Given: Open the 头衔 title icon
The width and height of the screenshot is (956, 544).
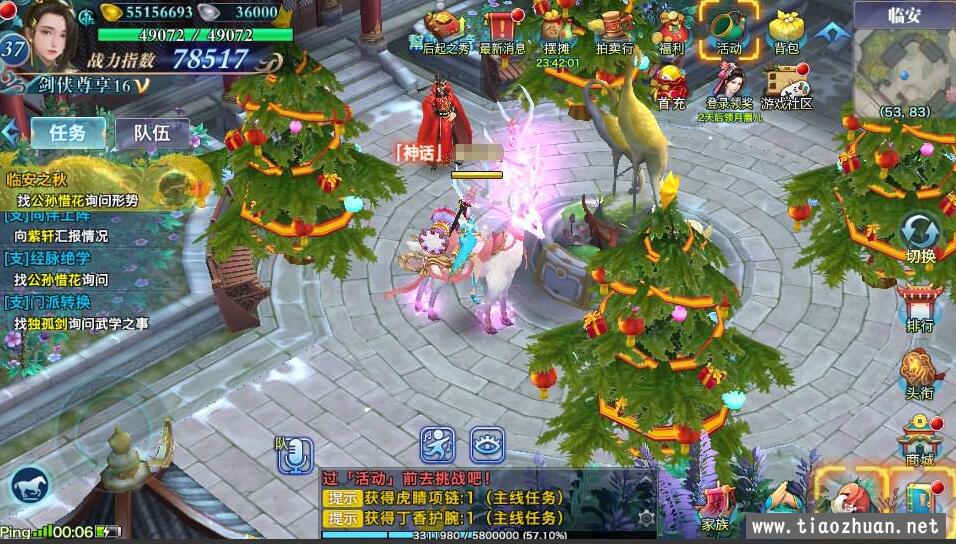Looking at the screenshot, I should coord(919,373).
